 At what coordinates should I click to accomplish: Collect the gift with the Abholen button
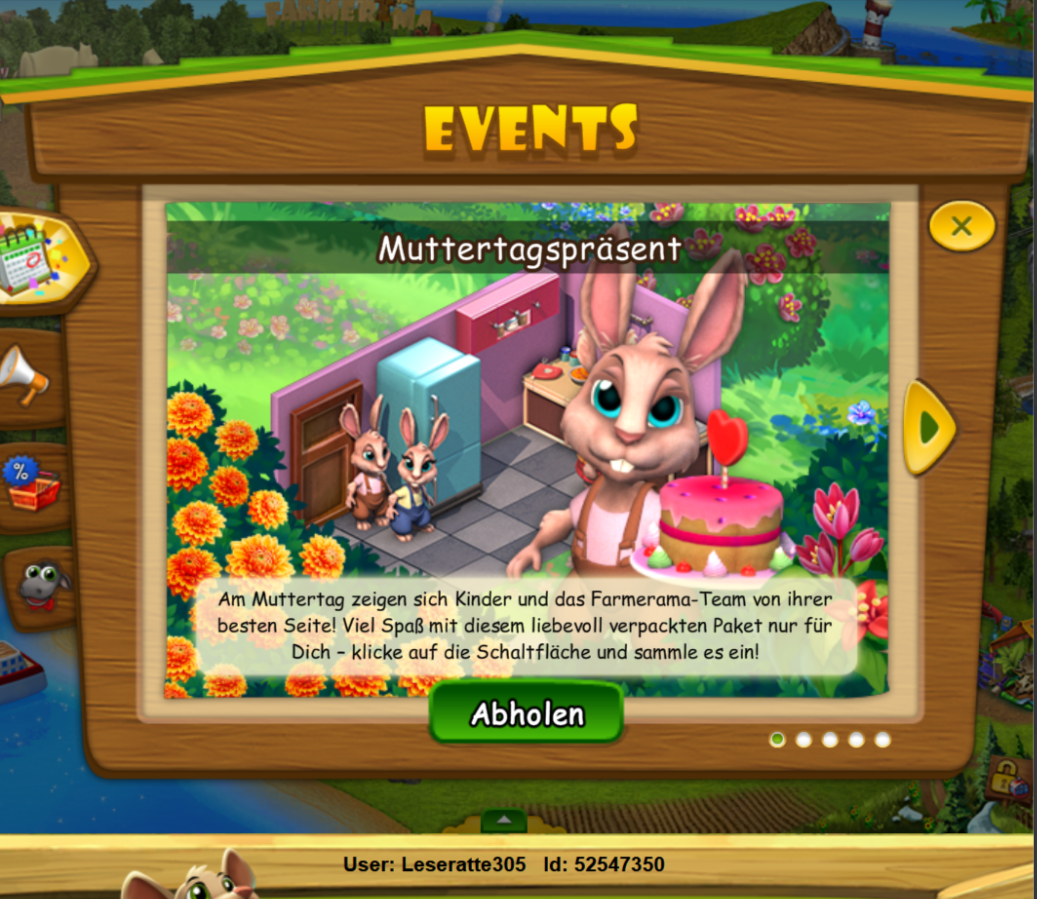pyautogui.click(x=526, y=714)
